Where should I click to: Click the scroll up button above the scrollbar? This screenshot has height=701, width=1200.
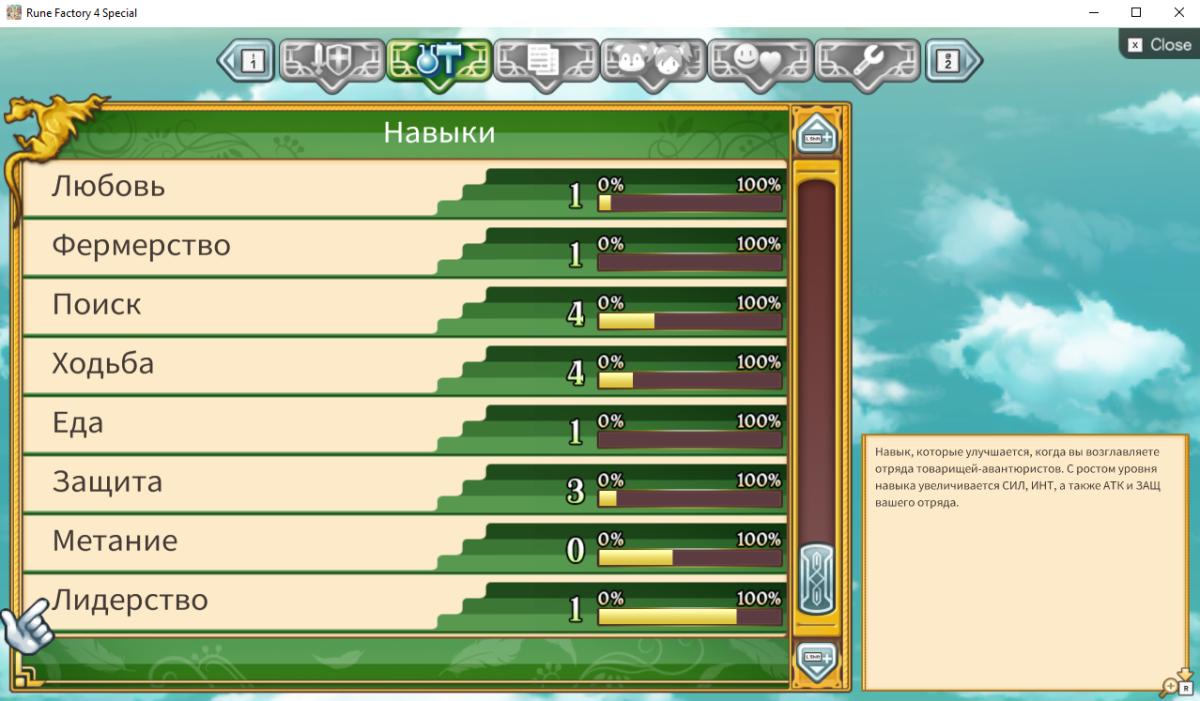(817, 134)
